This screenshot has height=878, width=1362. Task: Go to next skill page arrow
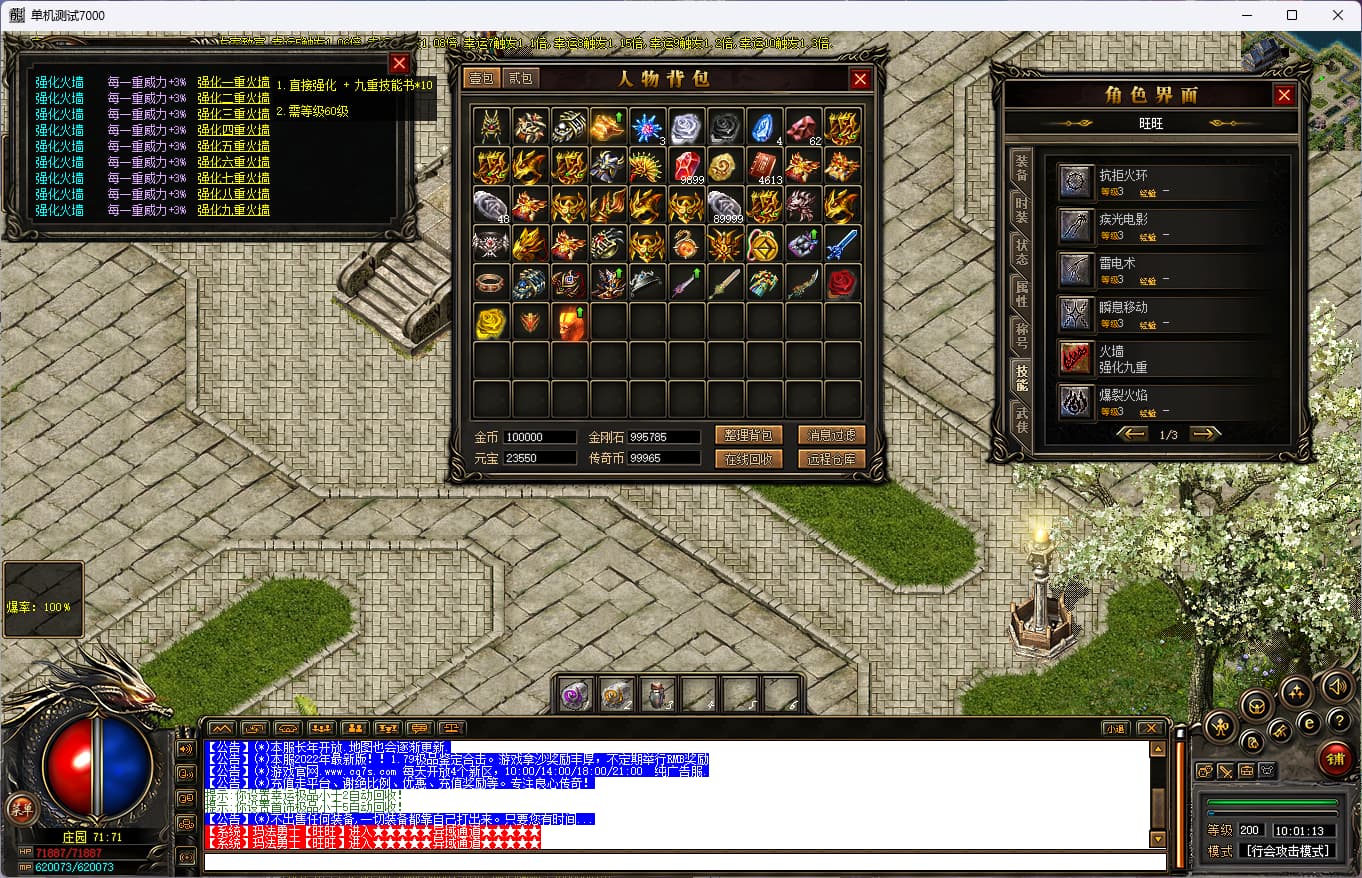coord(1205,434)
